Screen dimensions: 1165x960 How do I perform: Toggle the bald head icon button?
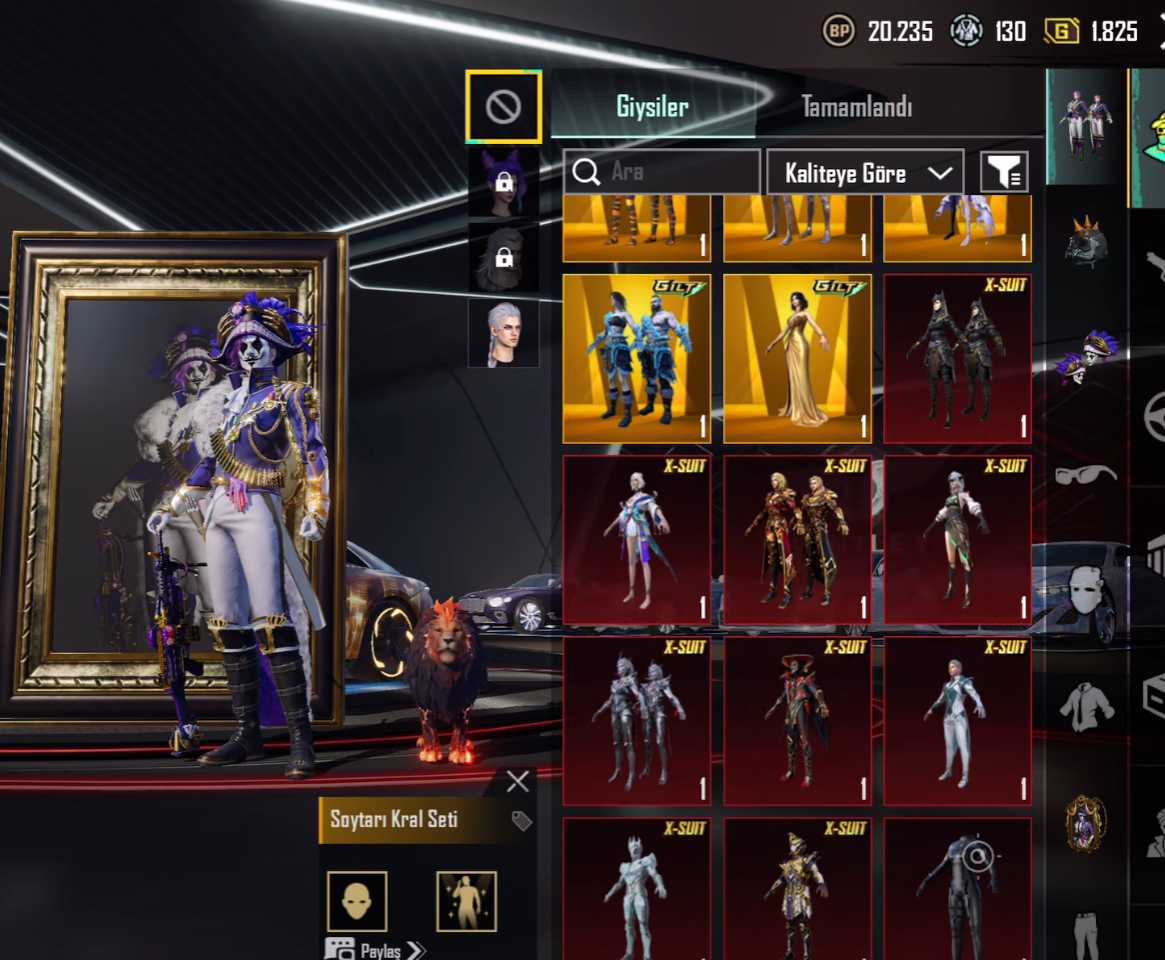pos(357,901)
